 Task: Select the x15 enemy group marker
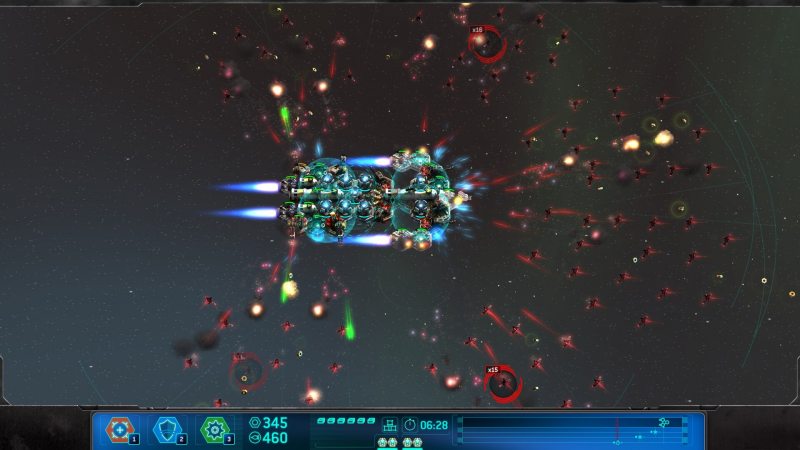coord(503,383)
